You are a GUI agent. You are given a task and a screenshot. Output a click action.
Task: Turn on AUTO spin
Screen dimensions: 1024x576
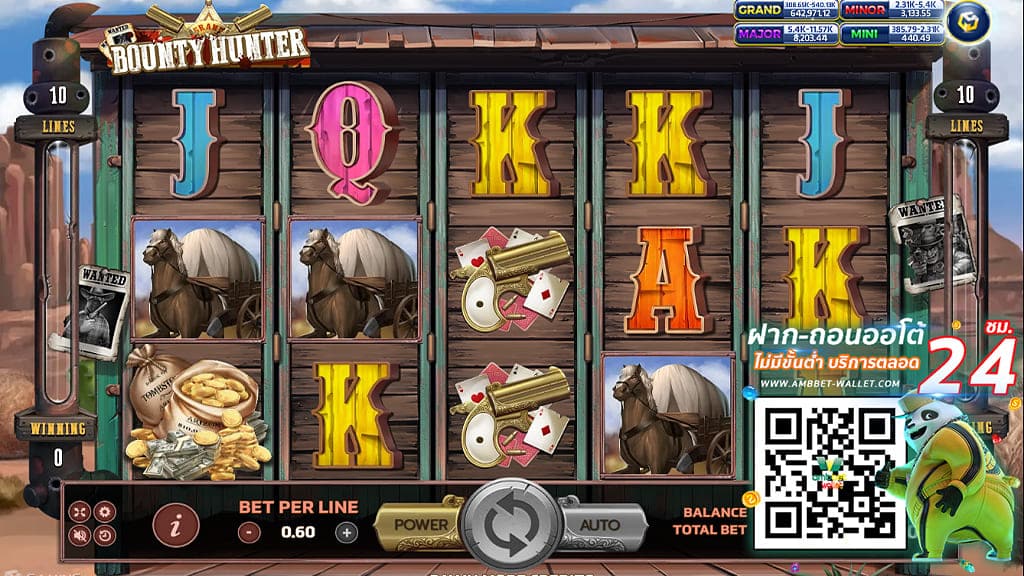[x=600, y=524]
